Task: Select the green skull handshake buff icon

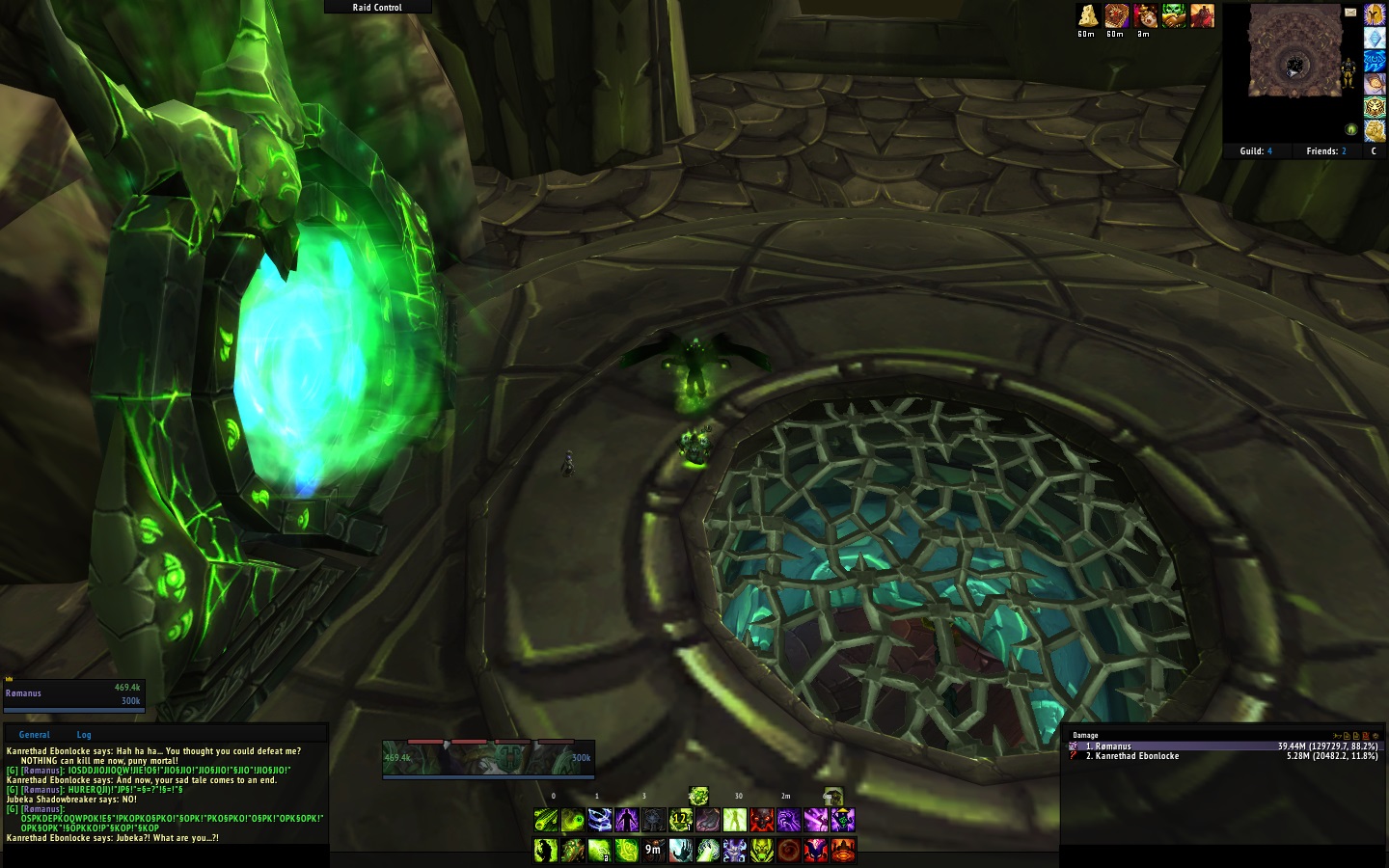Action: pyautogui.click(x=1174, y=15)
